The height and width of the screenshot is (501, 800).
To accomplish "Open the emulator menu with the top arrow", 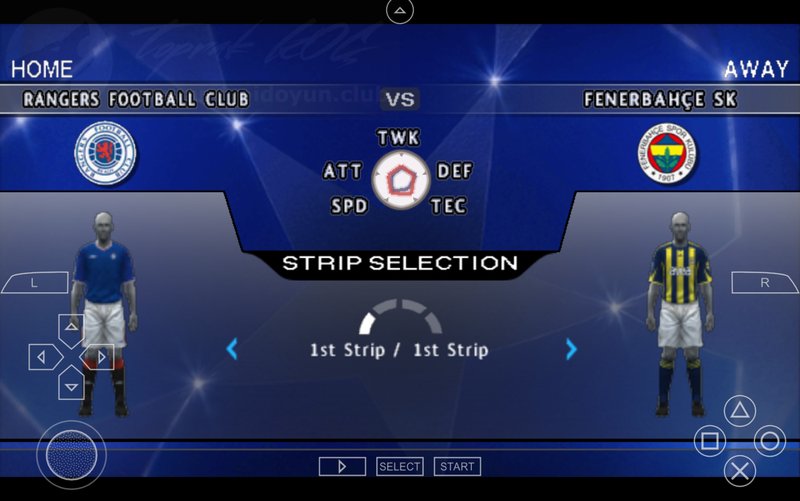I will pos(399,11).
